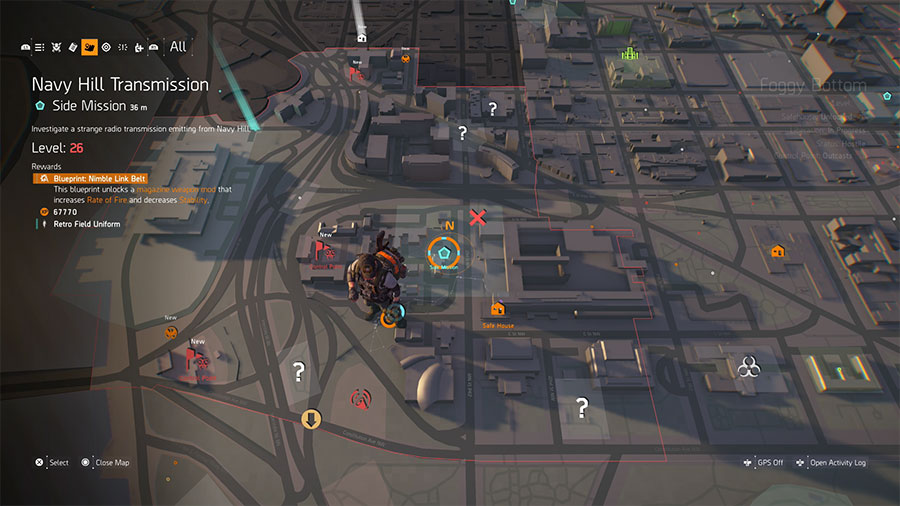Choose the labeled Safe House map marker
The width and height of the screenshot is (900, 506).
click(x=497, y=309)
